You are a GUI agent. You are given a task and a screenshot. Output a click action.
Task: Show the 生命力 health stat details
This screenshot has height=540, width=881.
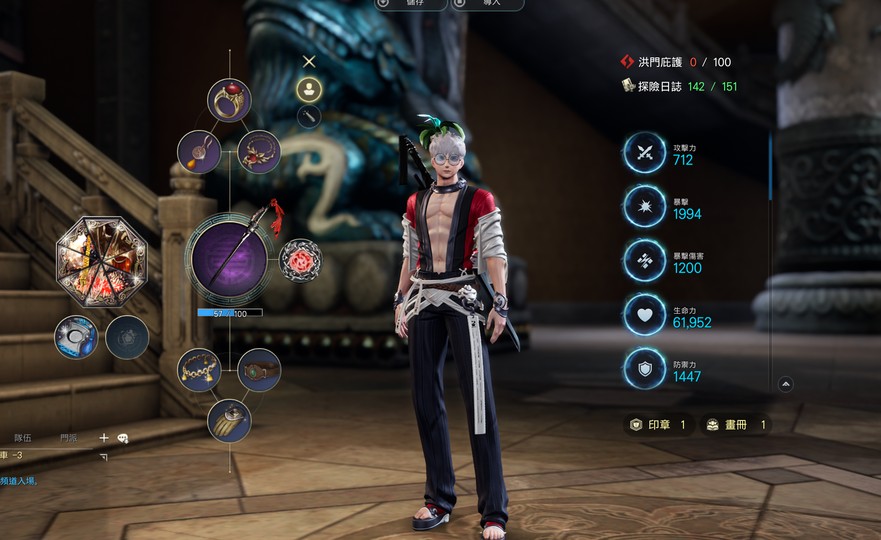click(x=645, y=315)
